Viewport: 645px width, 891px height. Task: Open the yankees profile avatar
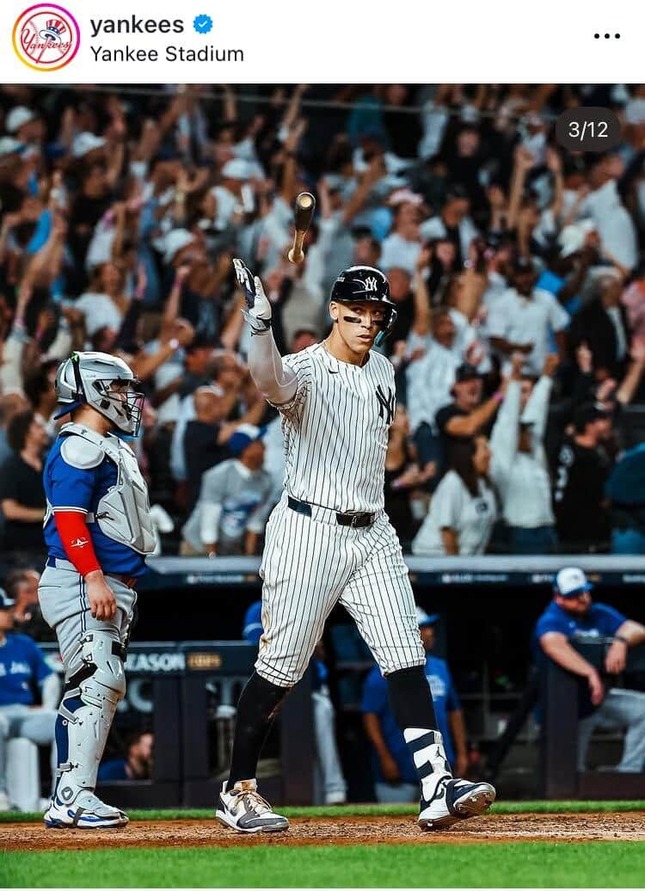[x=46, y=38]
